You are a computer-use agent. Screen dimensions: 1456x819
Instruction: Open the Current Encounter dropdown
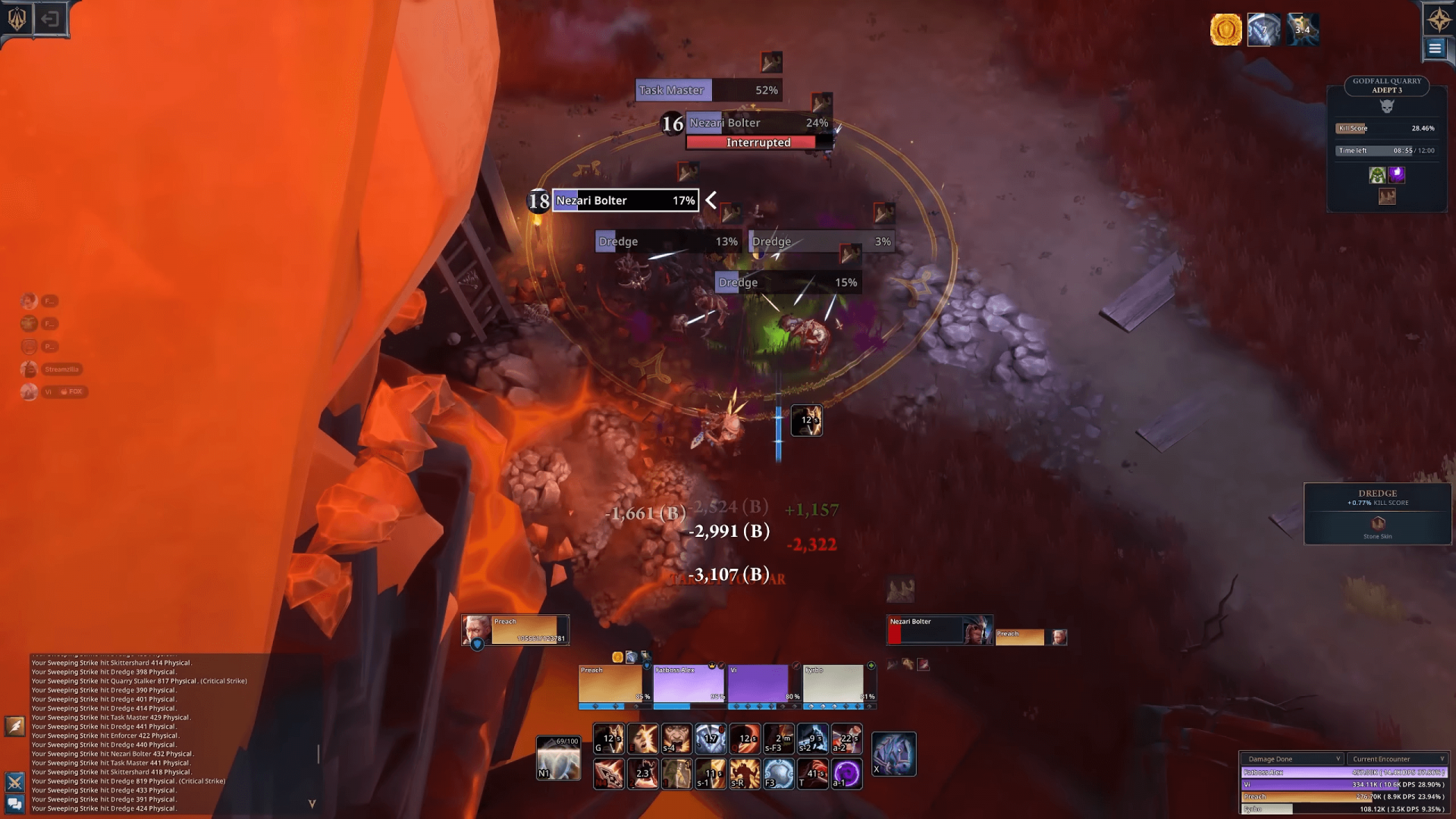(1397, 758)
